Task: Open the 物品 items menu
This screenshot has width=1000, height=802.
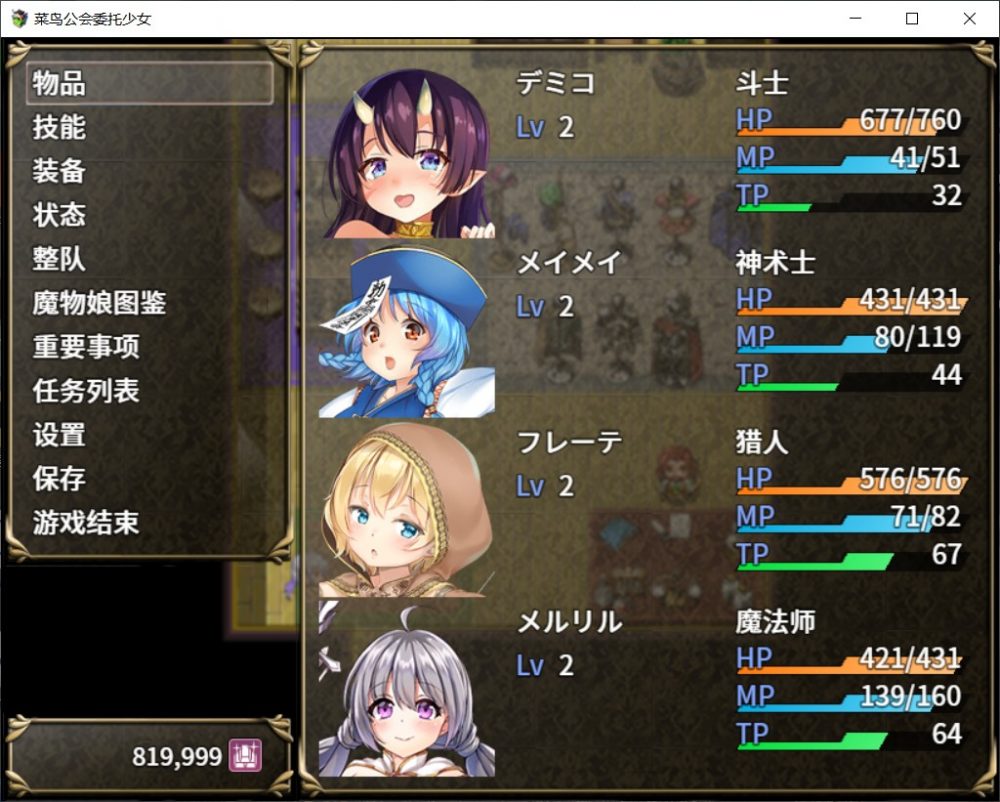Action: point(150,84)
